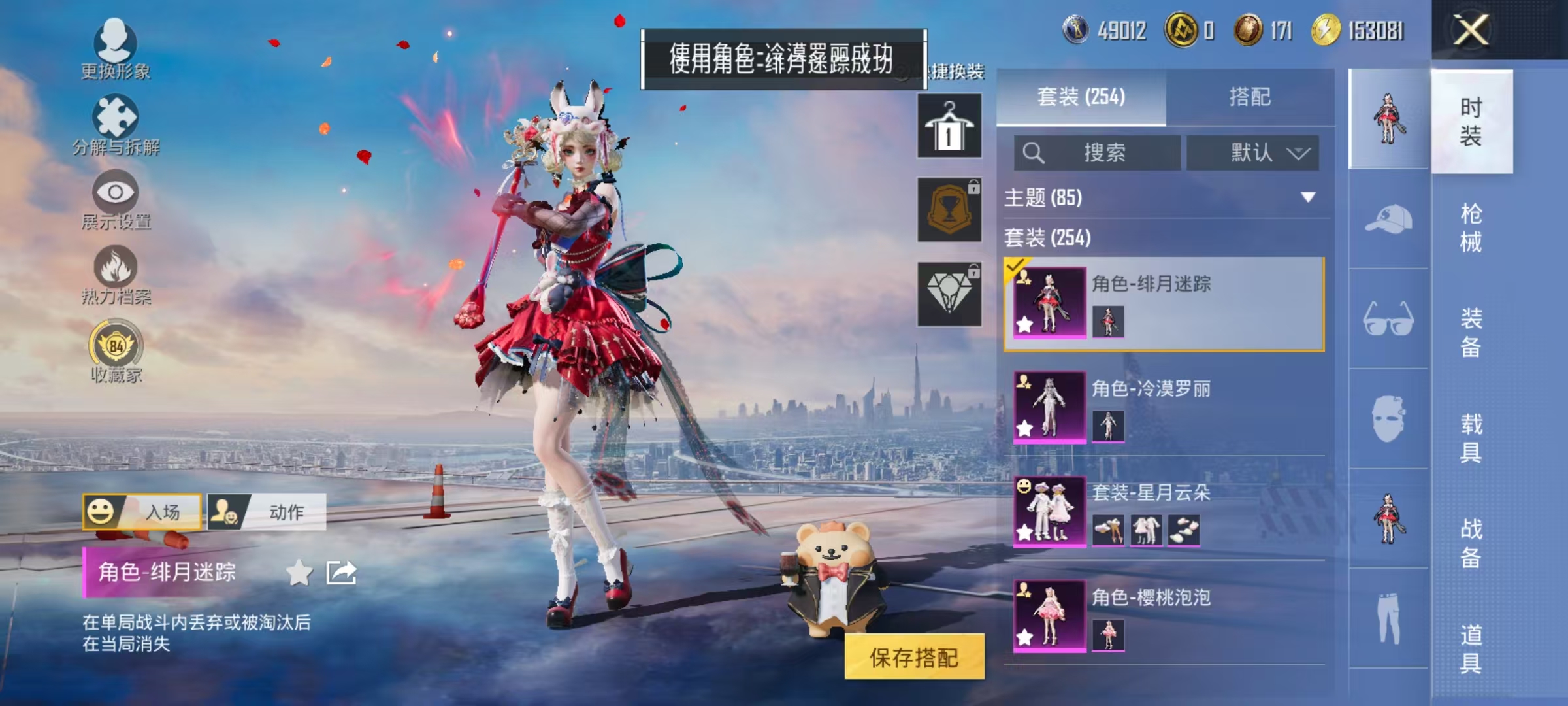Switch to the 搭配 tab
The width and height of the screenshot is (1568, 706).
point(1251,97)
